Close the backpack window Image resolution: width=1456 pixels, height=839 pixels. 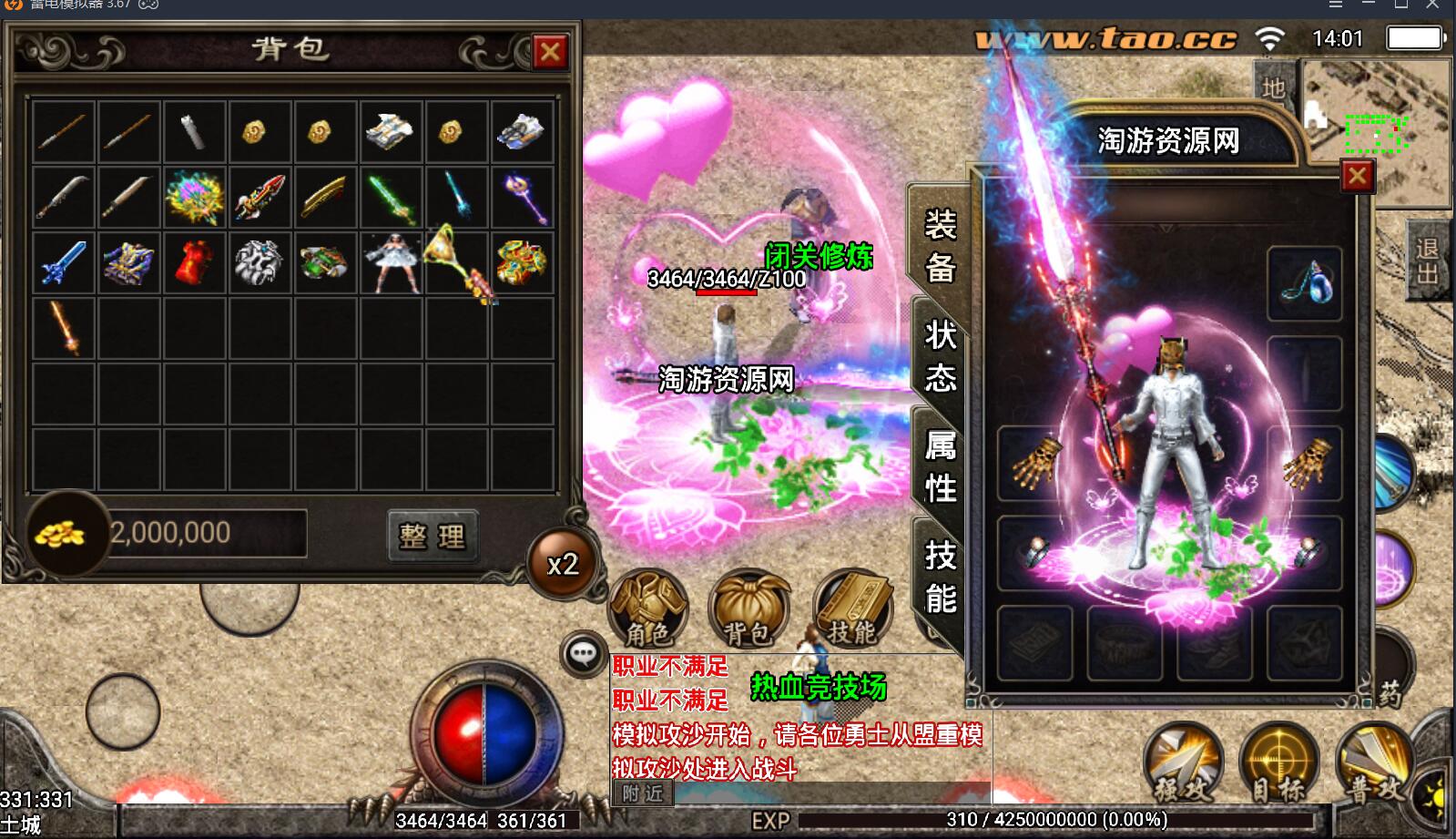coord(550,51)
